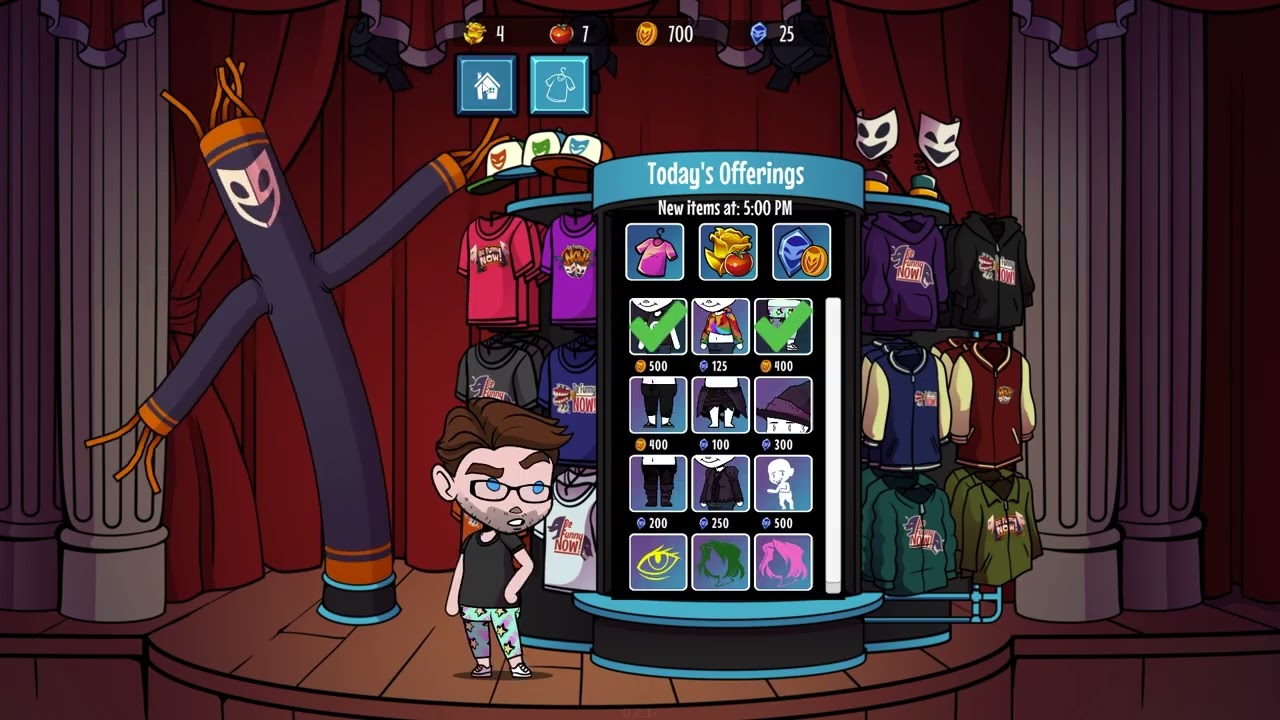
Task: Buy the black baggy pants for 400 coins
Action: pyautogui.click(x=657, y=404)
